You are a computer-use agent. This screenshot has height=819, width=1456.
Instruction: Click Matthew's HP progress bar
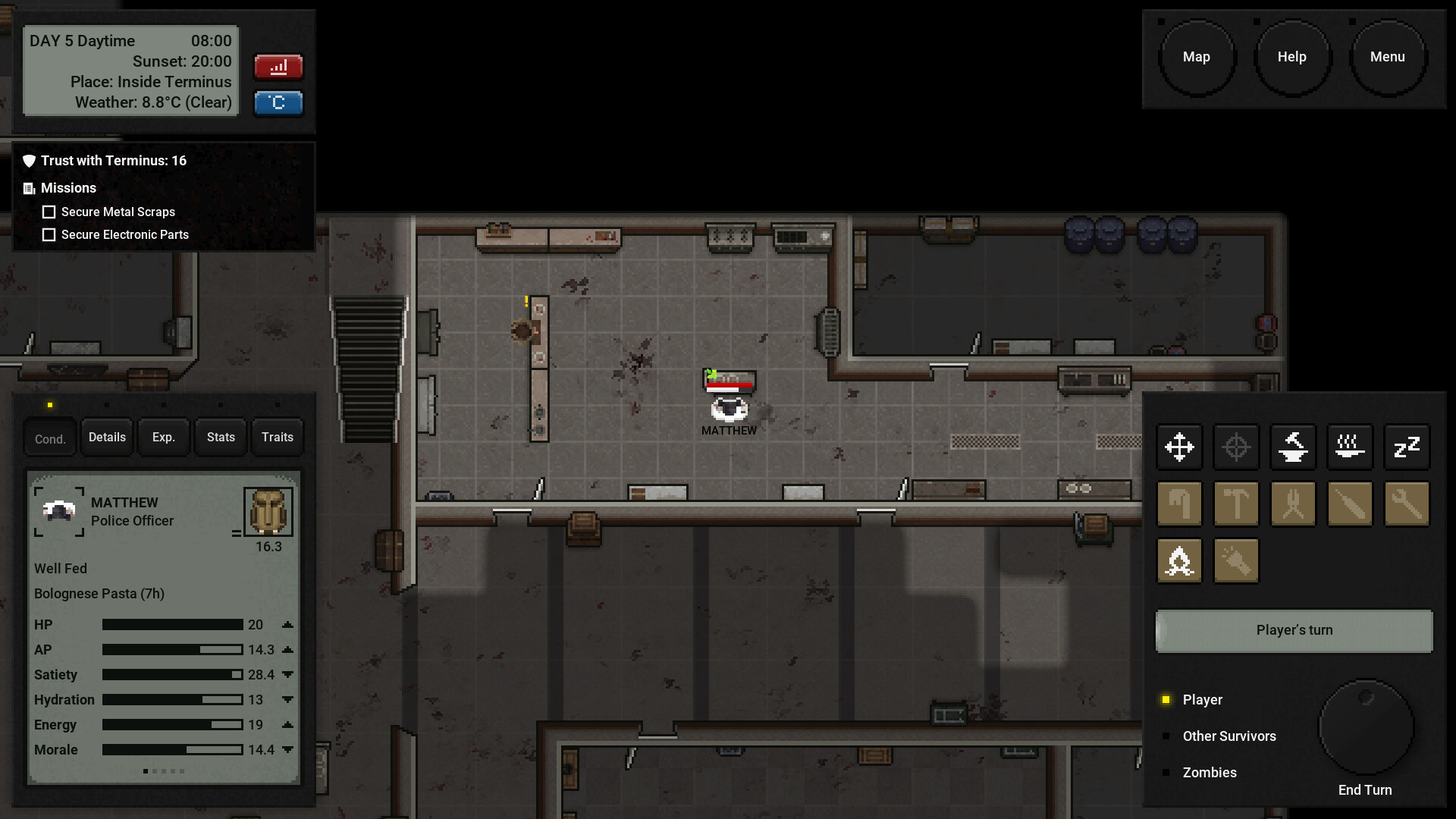pyautogui.click(x=172, y=624)
